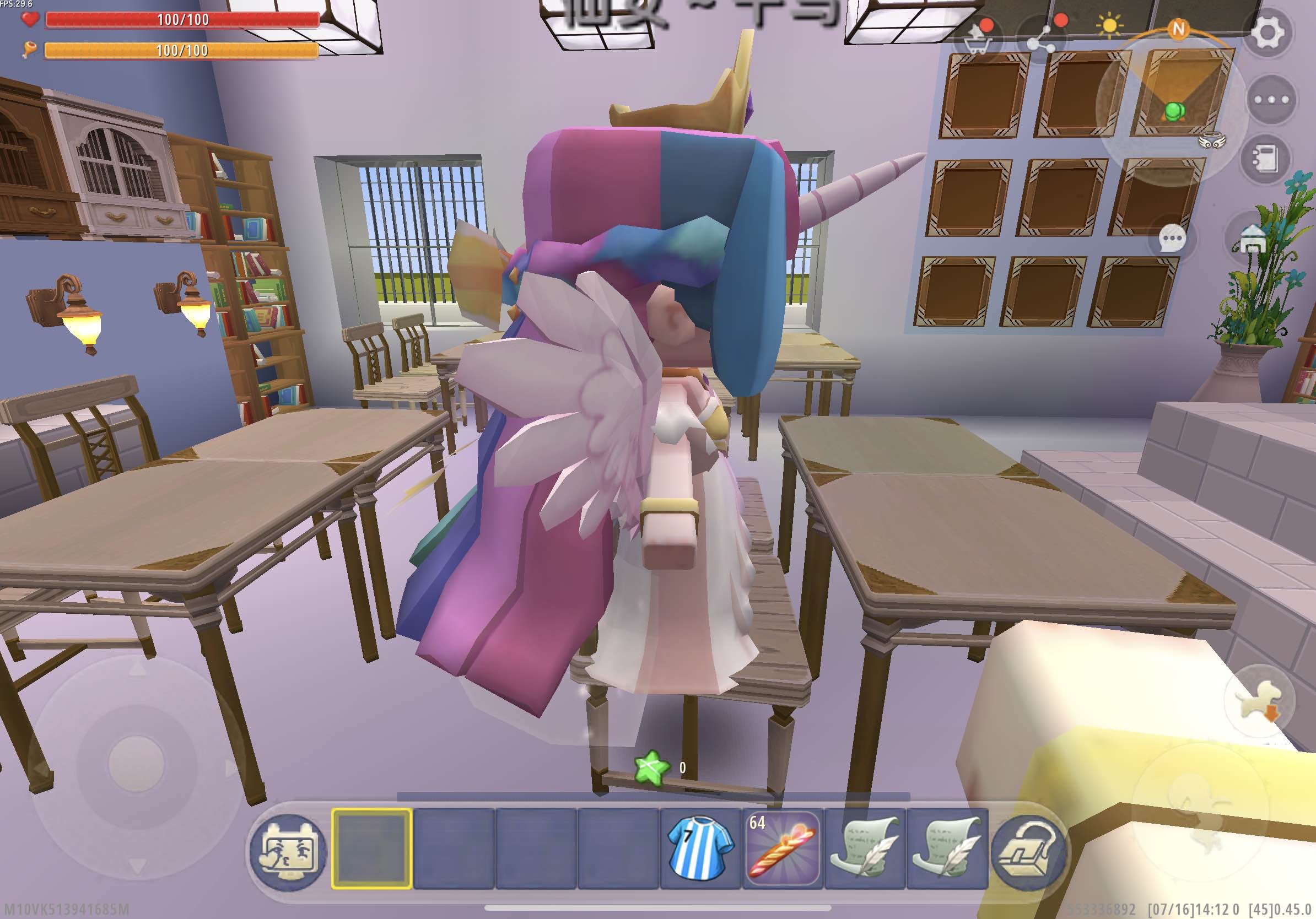Open the settings gear menu
Viewport: 1316px width, 919px height.
(1268, 32)
